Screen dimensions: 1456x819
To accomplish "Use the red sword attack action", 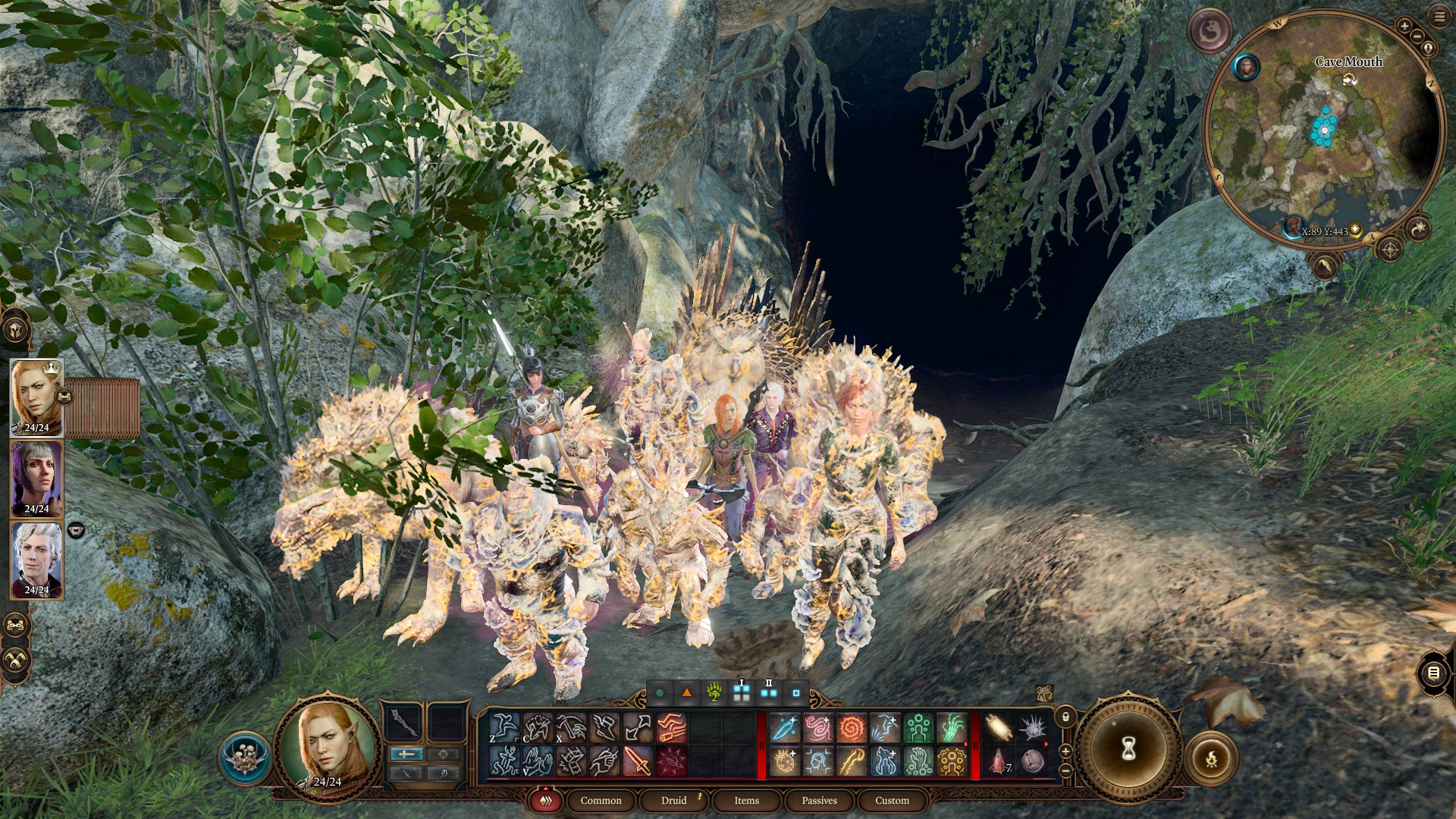I will 637,761.
